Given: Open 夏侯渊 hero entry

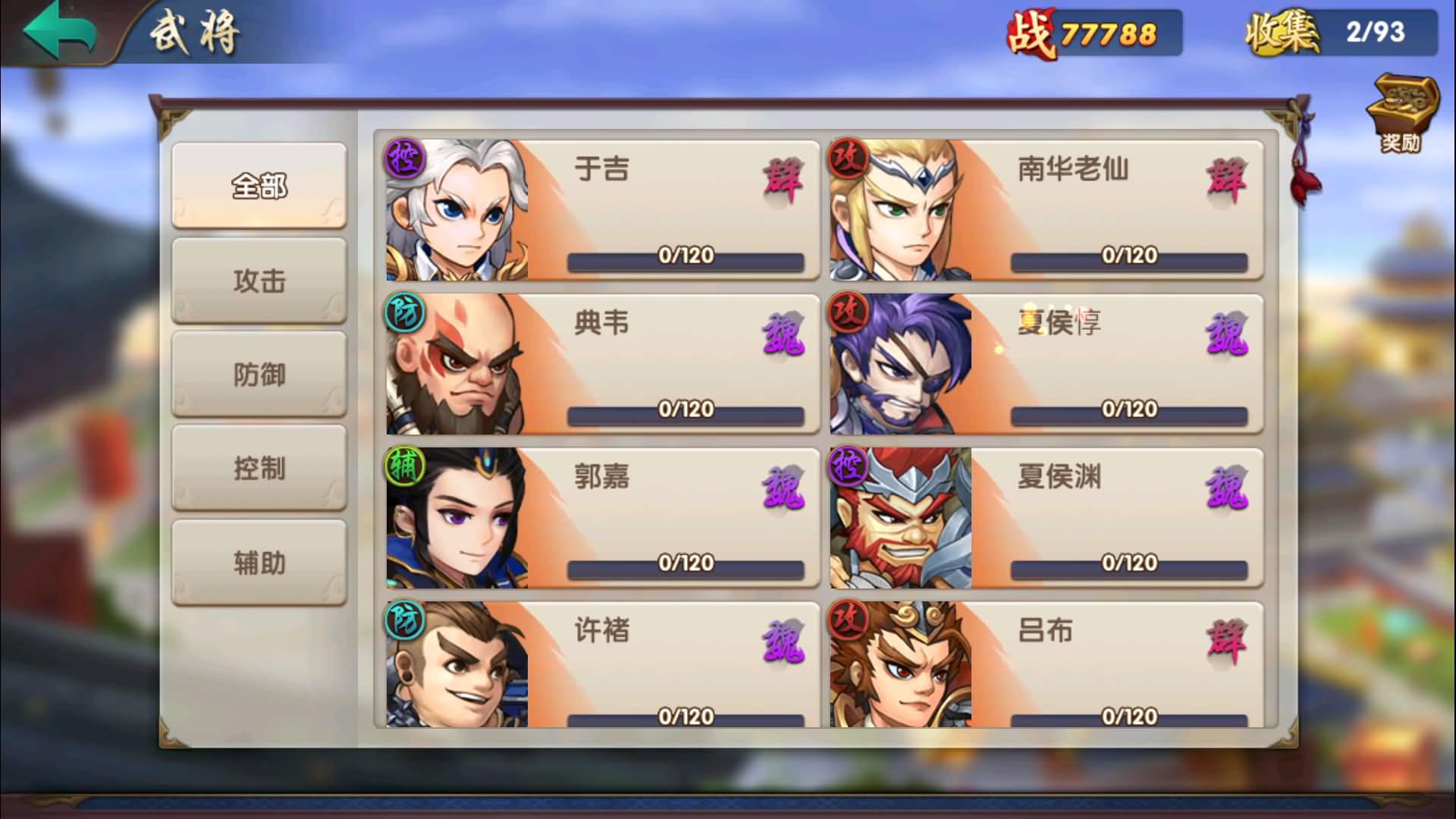Looking at the screenshot, I should 1046,518.
